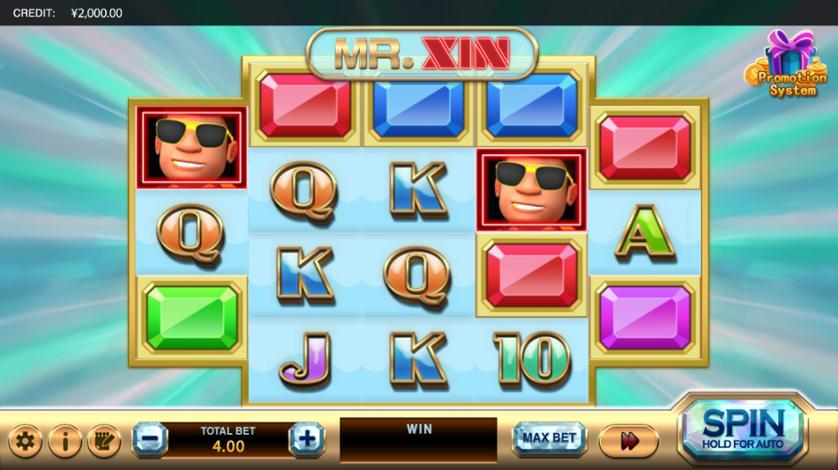This screenshot has width=838, height=470.
Task: Increase total bet with the plus button
Action: click(x=306, y=438)
